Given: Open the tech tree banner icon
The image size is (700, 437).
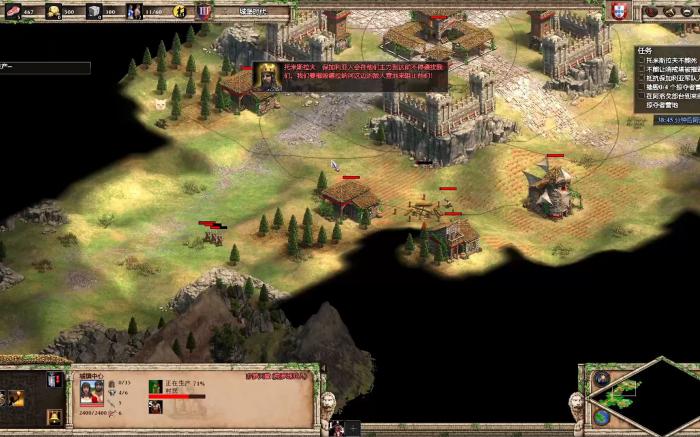Looking at the screenshot, I should [x=205, y=11].
